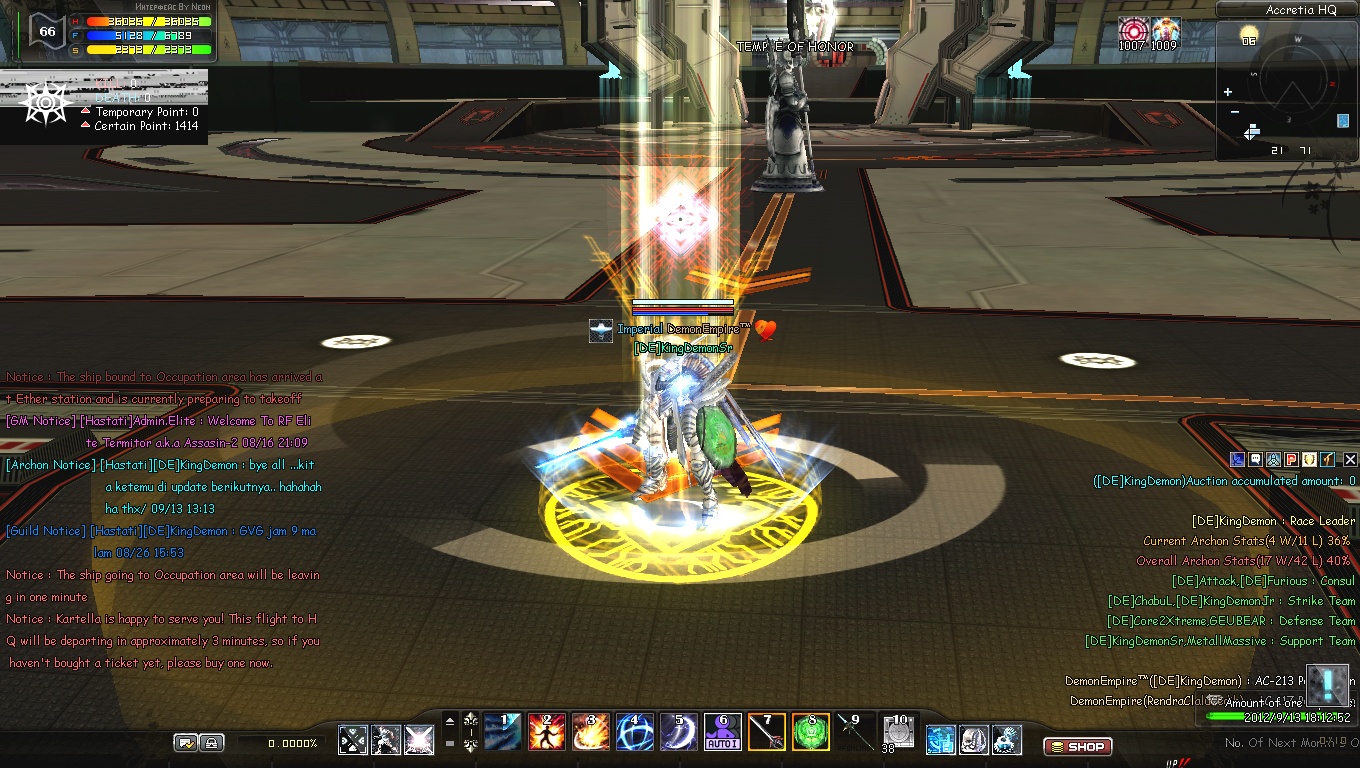Click the item icon with count 38
The width and height of the screenshot is (1360, 768).
pos(897,730)
